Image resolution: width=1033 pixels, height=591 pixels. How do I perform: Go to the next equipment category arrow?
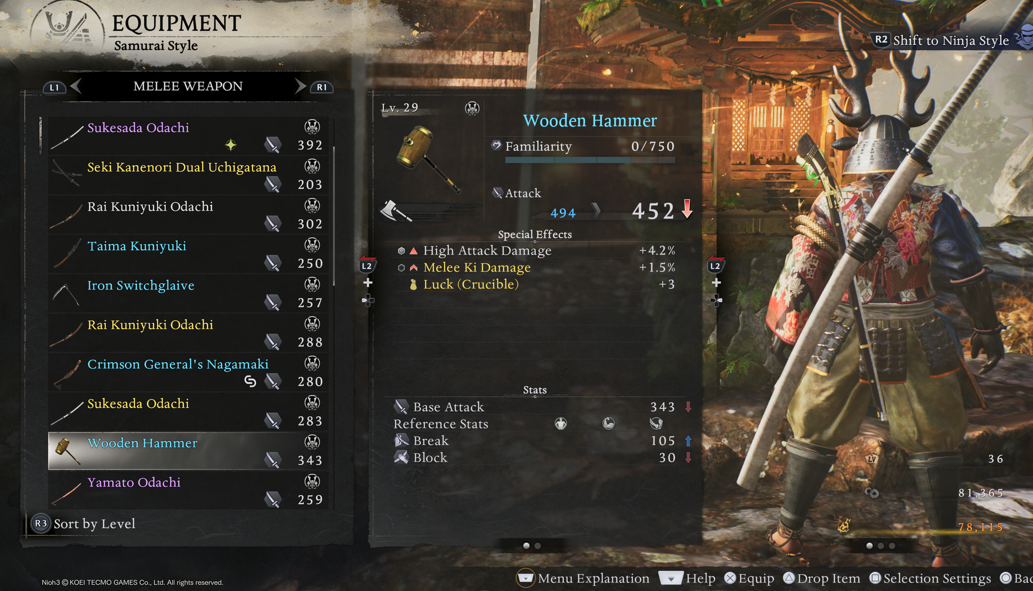[x=300, y=87]
